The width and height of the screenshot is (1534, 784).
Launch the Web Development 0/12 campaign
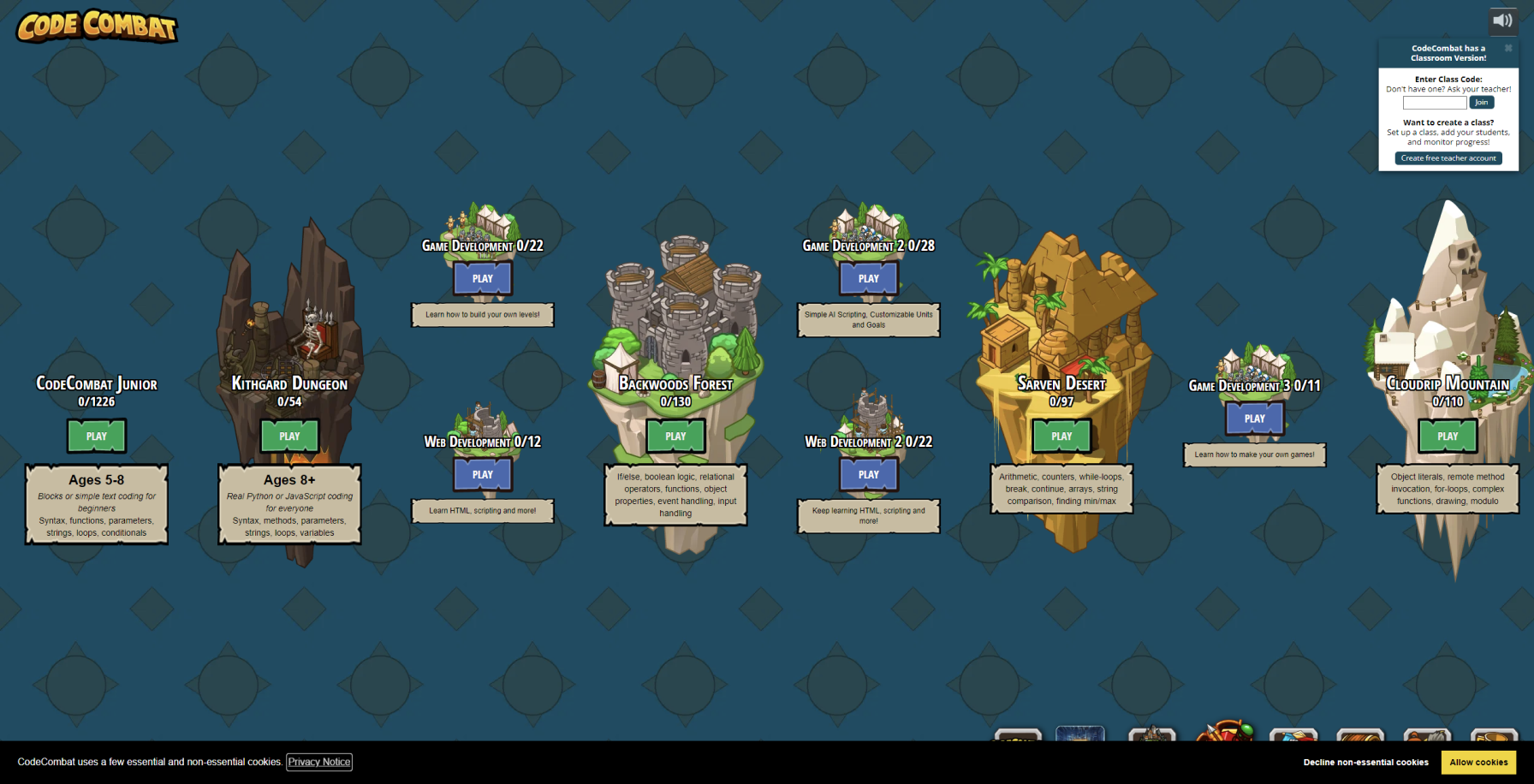pyautogui.click(x=483, y=474)
